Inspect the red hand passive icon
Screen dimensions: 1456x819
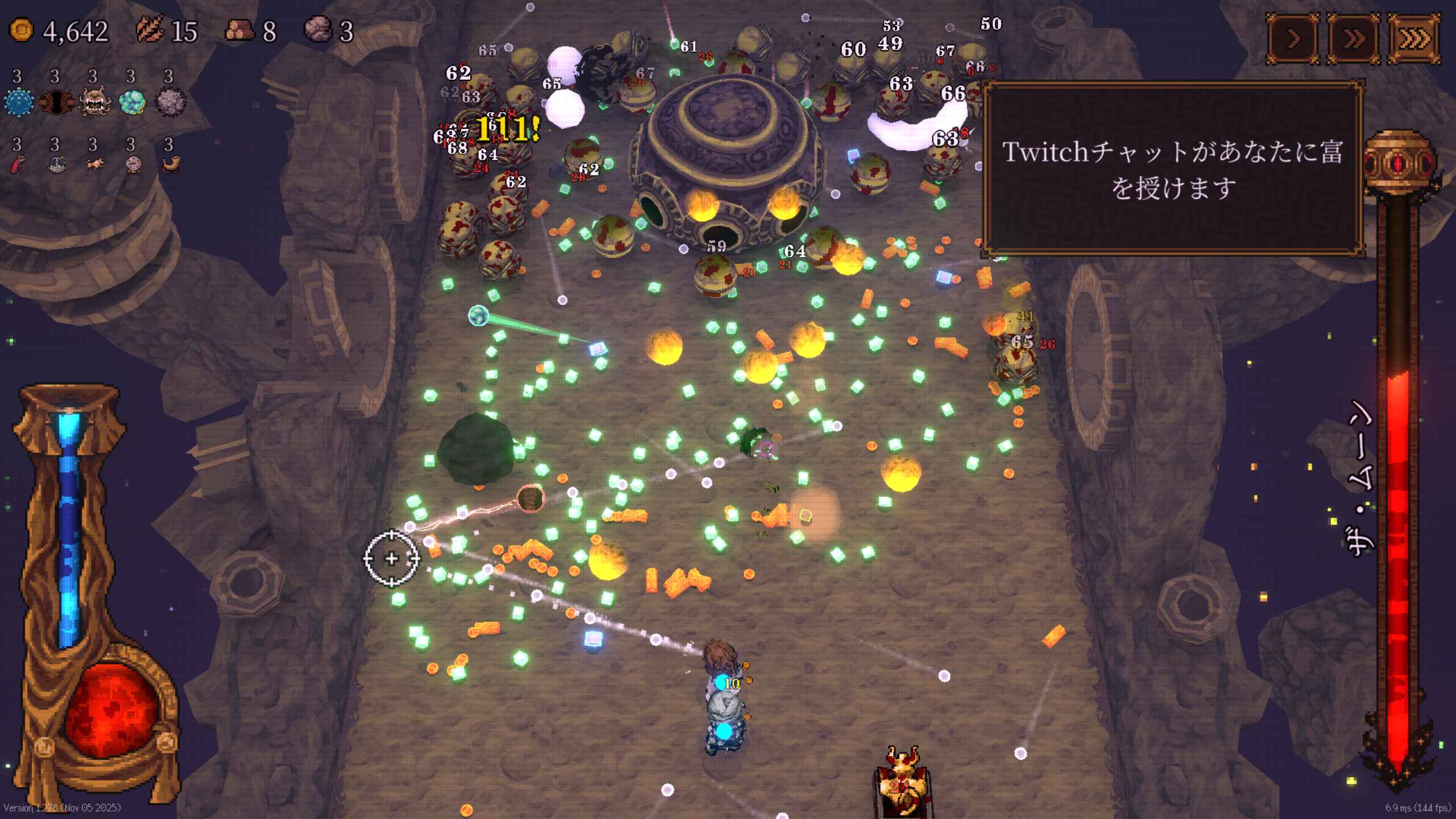point(18,165)
